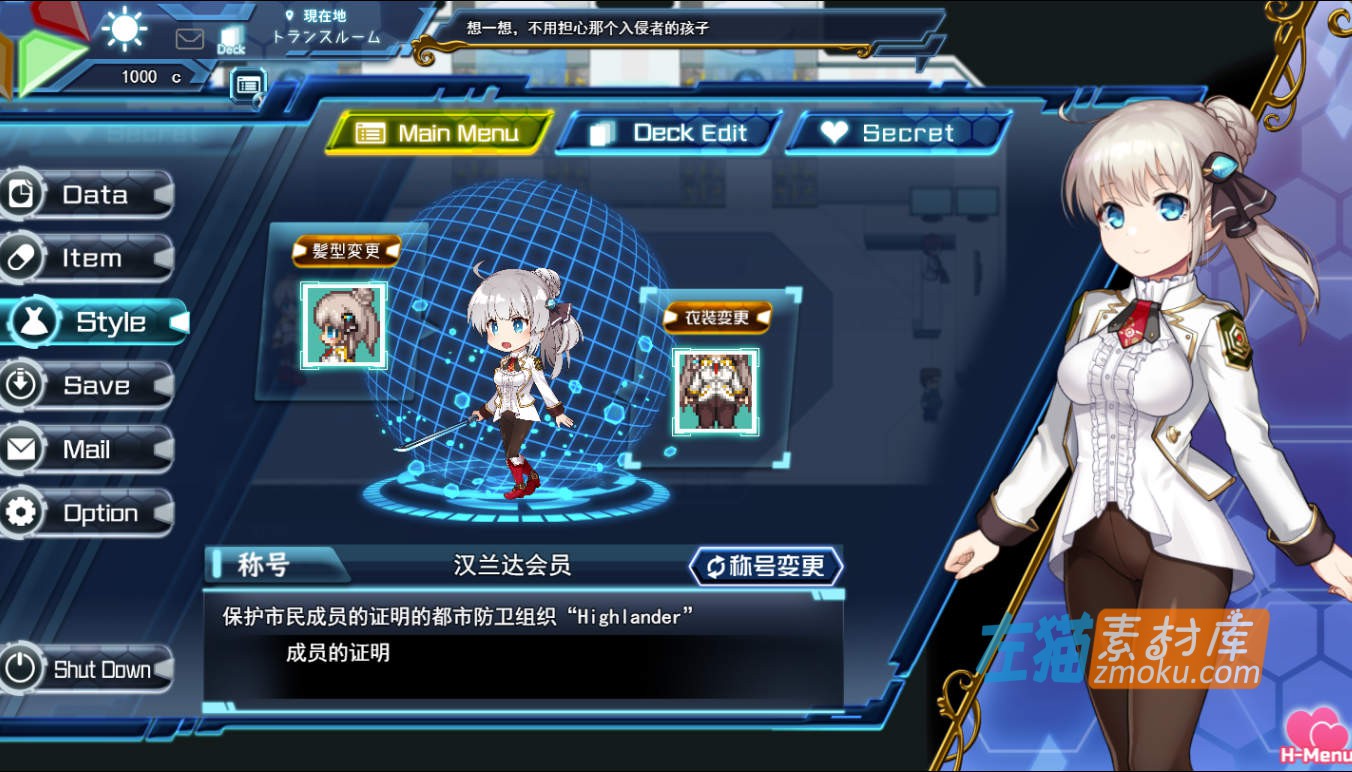The image size is (1352, 772).
Task: Open the mail envelope icon beside the Deck icon
Action: coord(188,37)
